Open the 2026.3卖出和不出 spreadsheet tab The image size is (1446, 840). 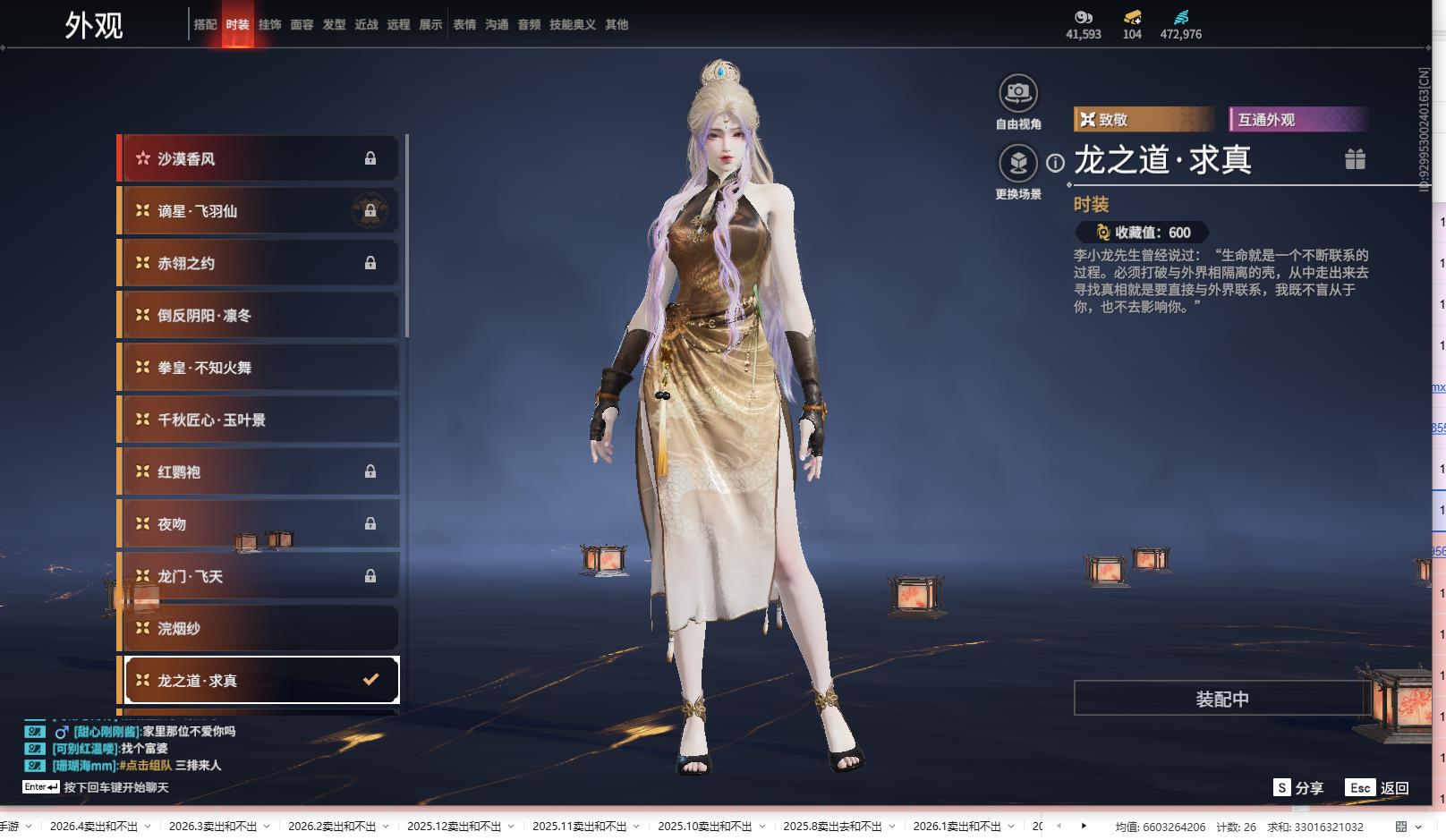point(212,827)
